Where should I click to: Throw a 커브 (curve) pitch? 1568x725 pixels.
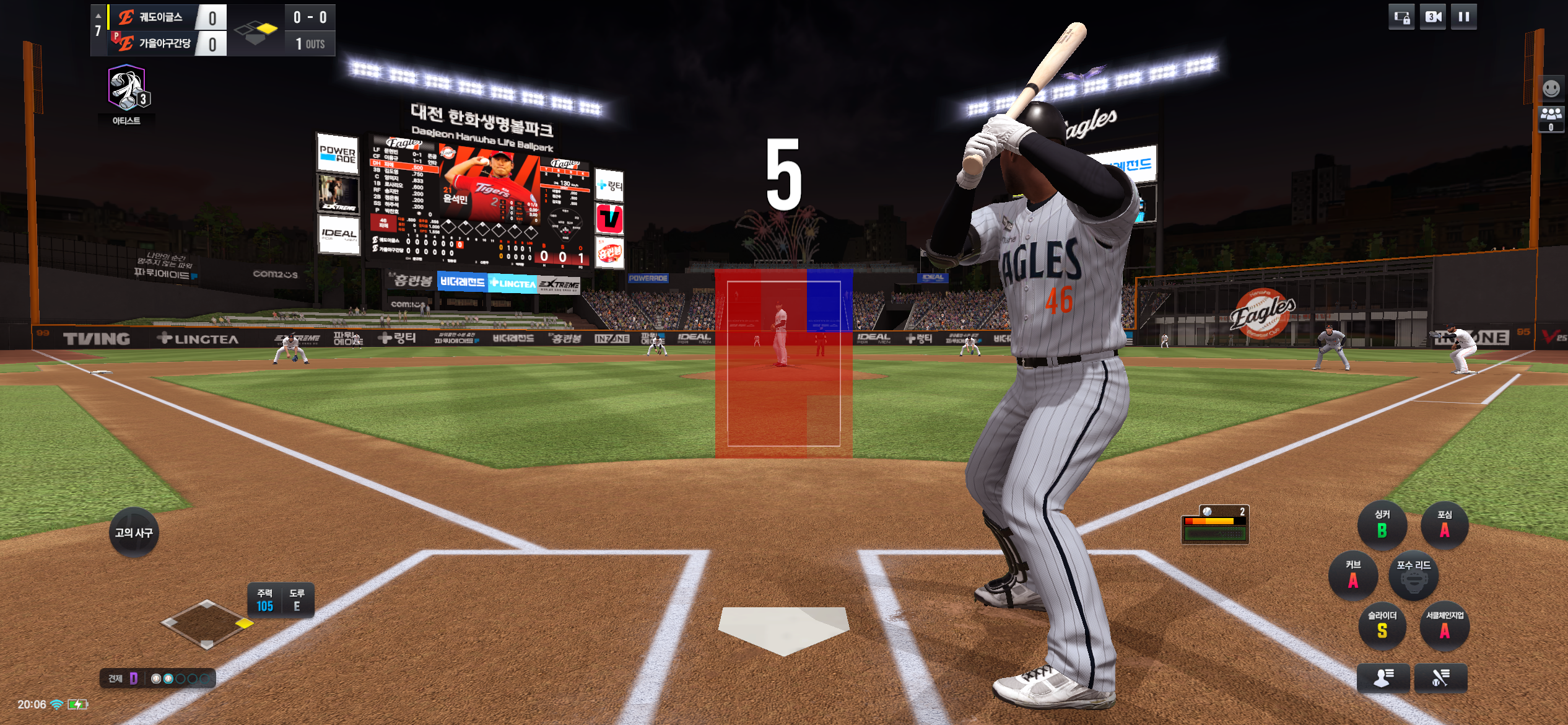tap(1353, 576)
